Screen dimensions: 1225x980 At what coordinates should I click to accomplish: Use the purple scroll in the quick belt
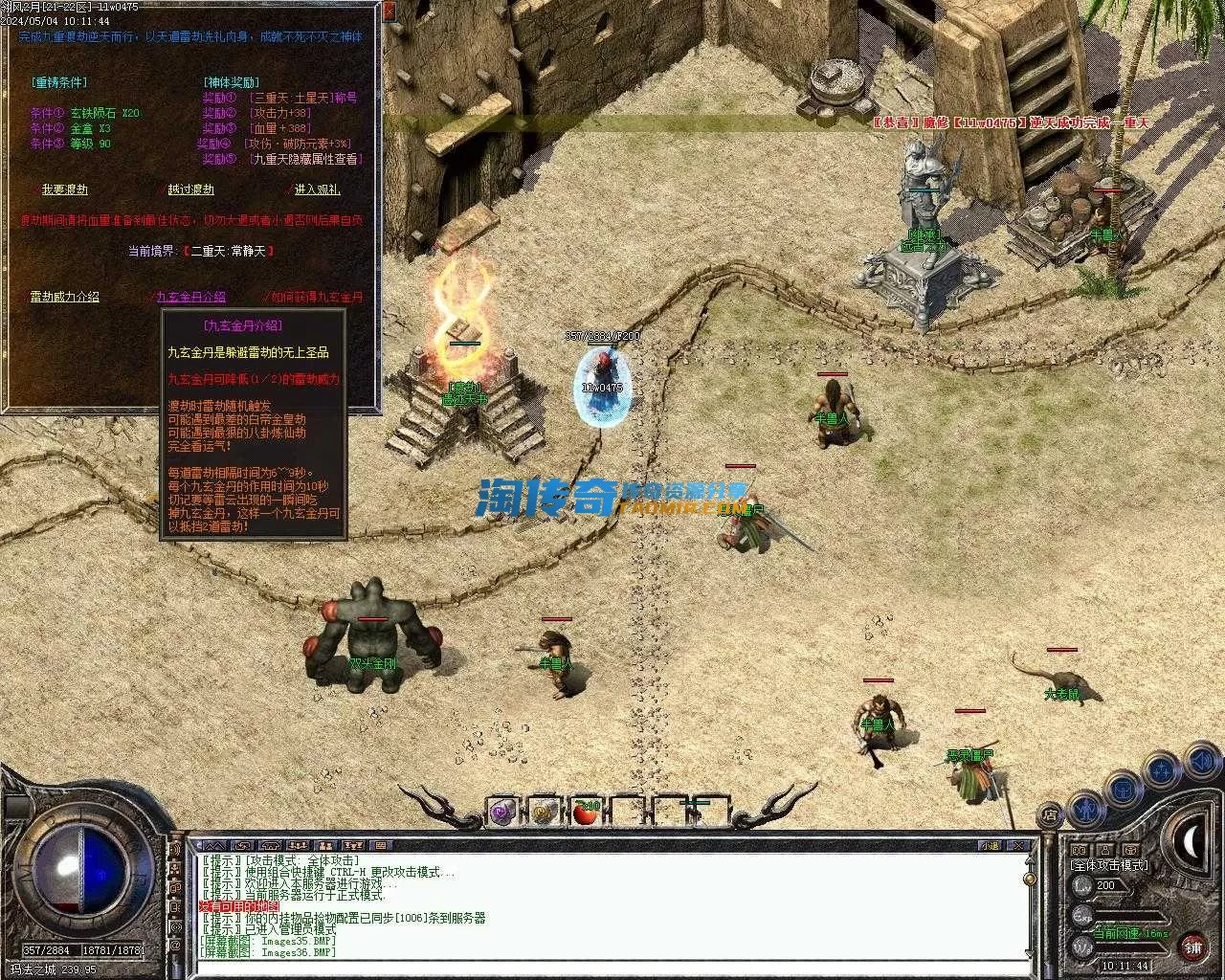coord(501,813)
